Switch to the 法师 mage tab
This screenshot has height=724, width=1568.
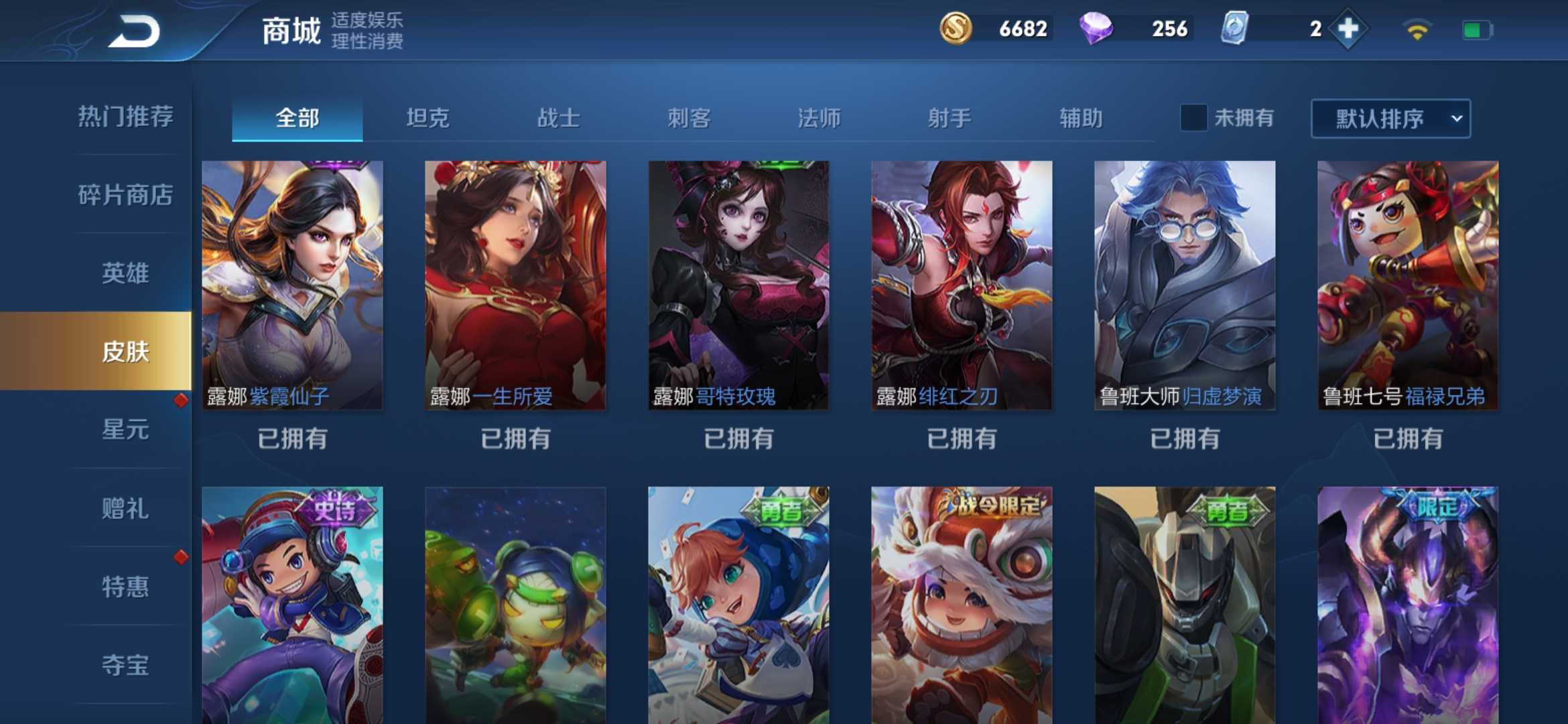[819, 117]
